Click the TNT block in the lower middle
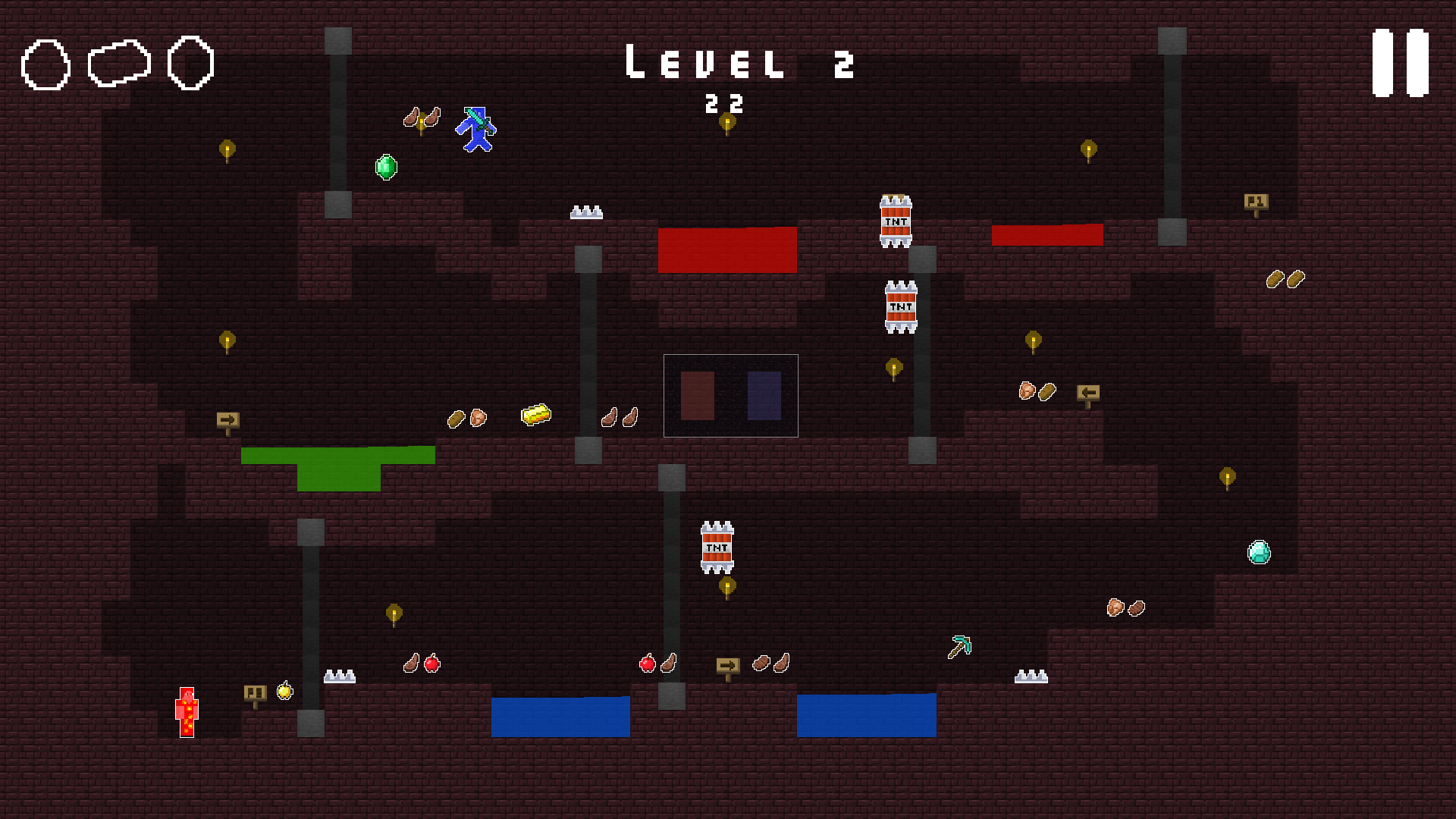 click(x=717, y=546)
